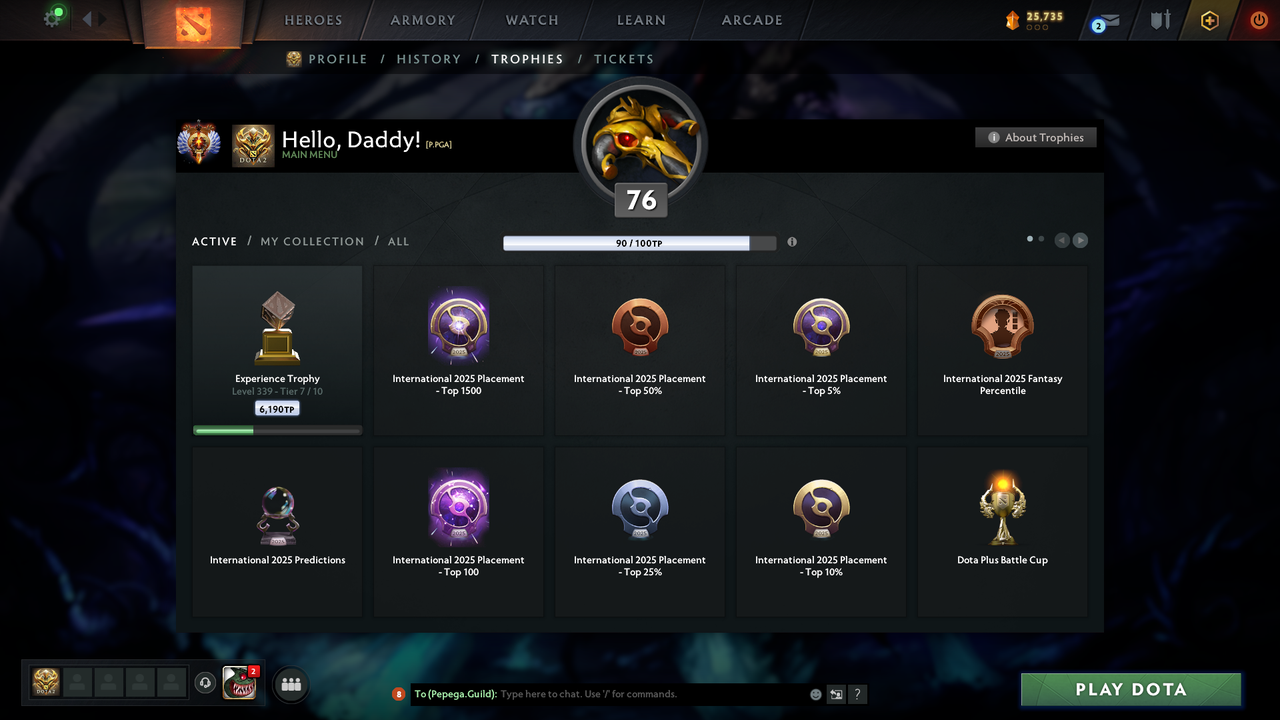
Task: Select the first page dot in trophy pagination
Action: (1029, 239)
